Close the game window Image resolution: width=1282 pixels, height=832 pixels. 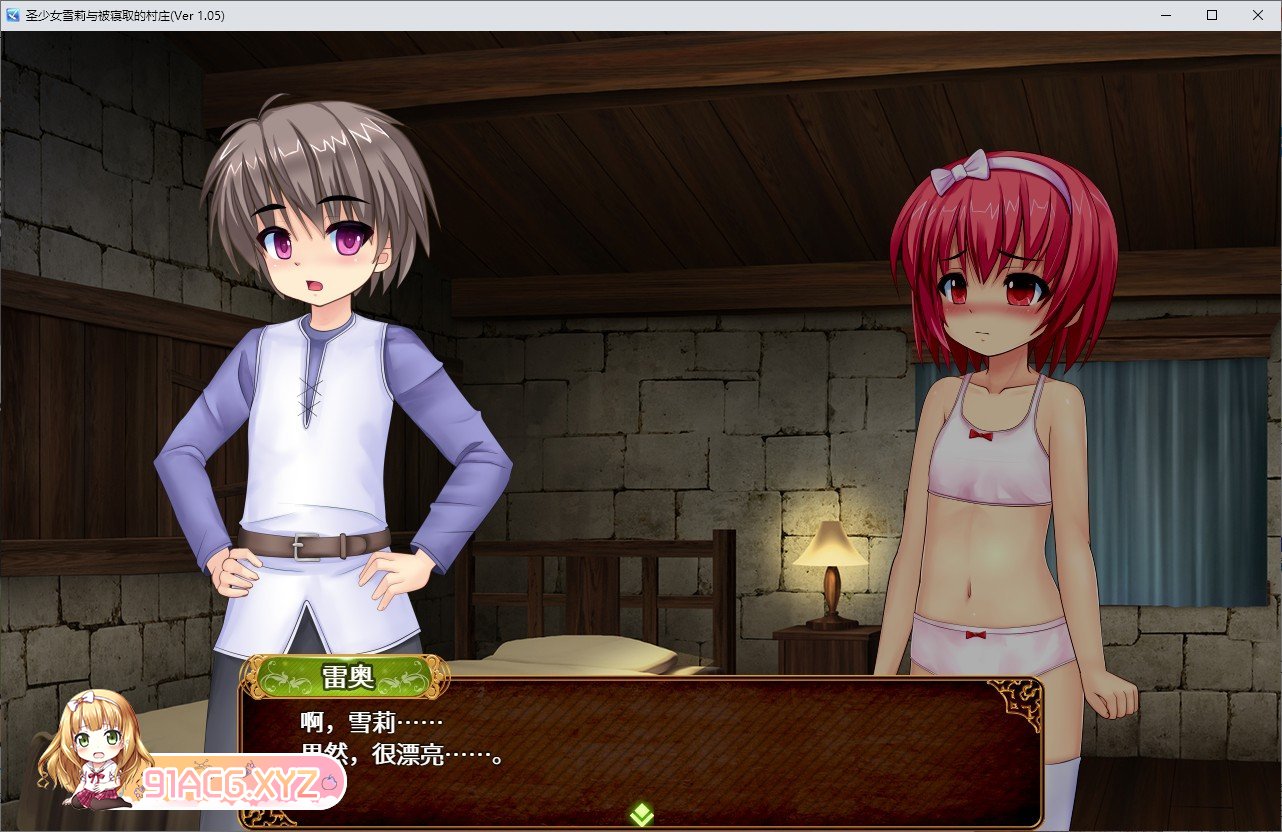1257,15
